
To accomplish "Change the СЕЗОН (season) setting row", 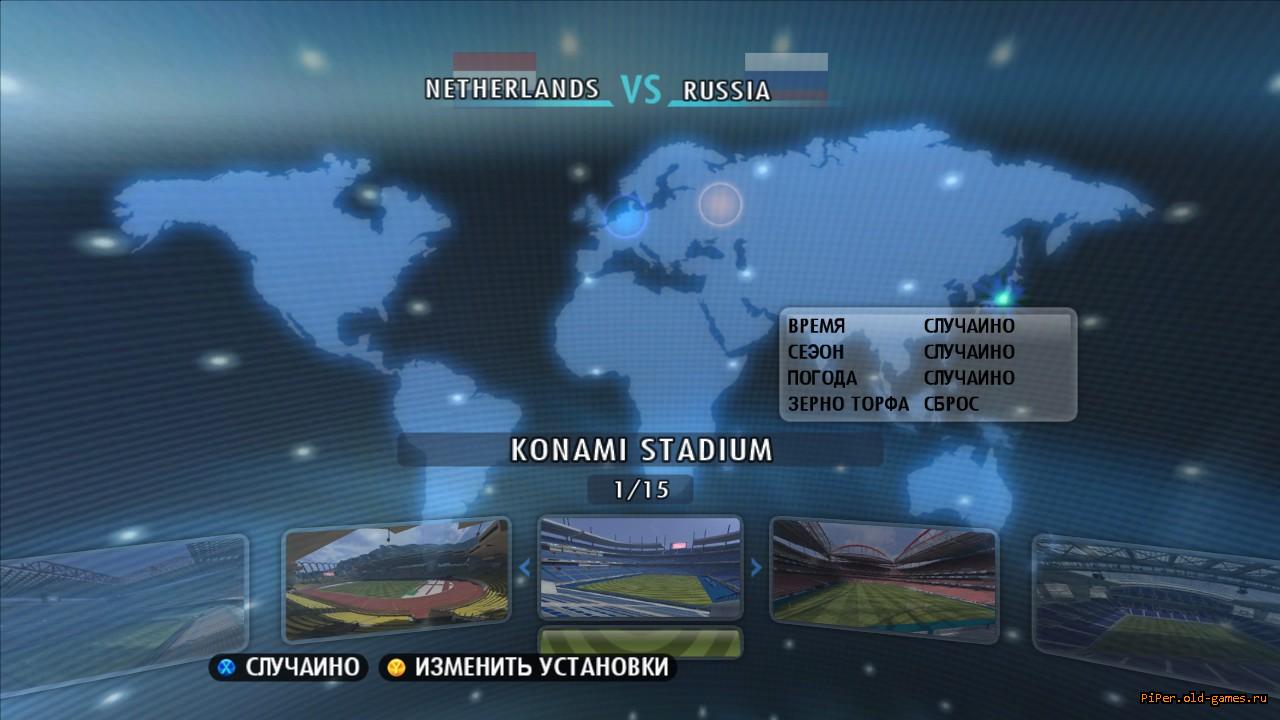I will point(927,352).
